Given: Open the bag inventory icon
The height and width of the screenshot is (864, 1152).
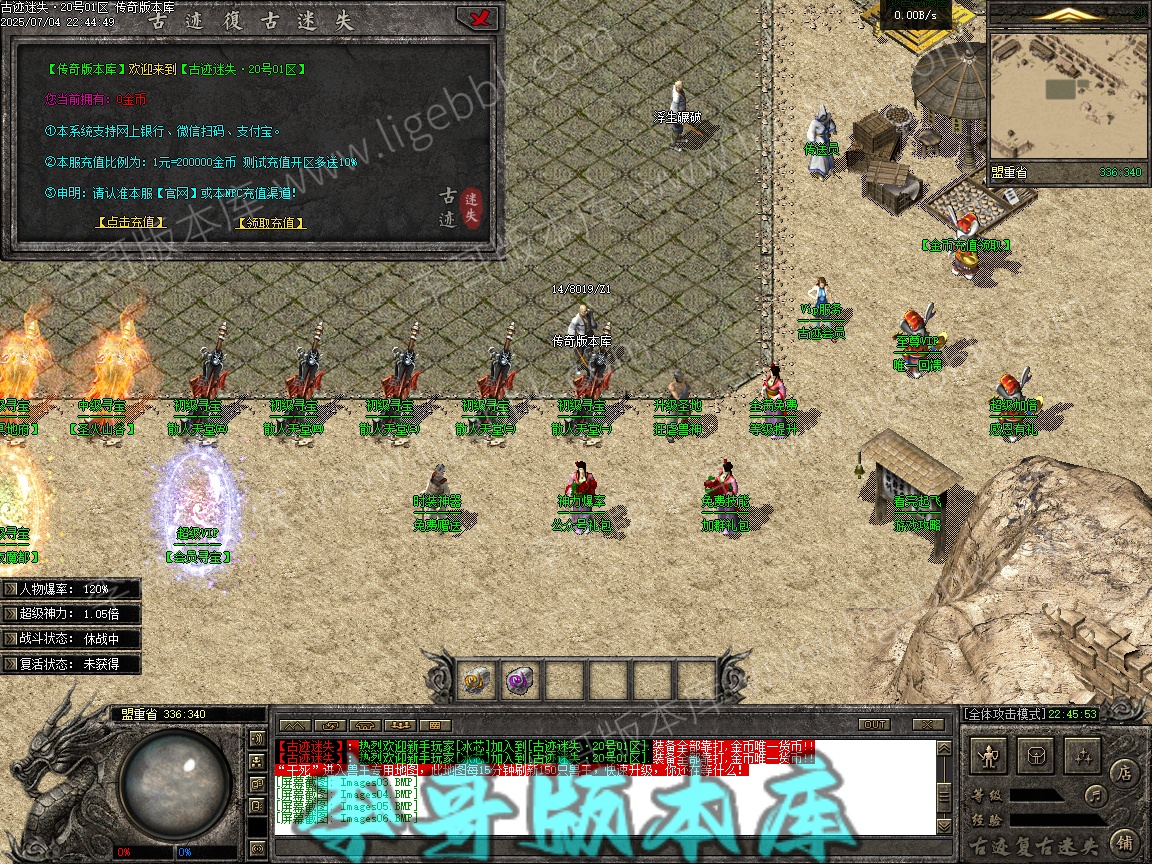Looking at the screenshot, I should [1036, 755].
